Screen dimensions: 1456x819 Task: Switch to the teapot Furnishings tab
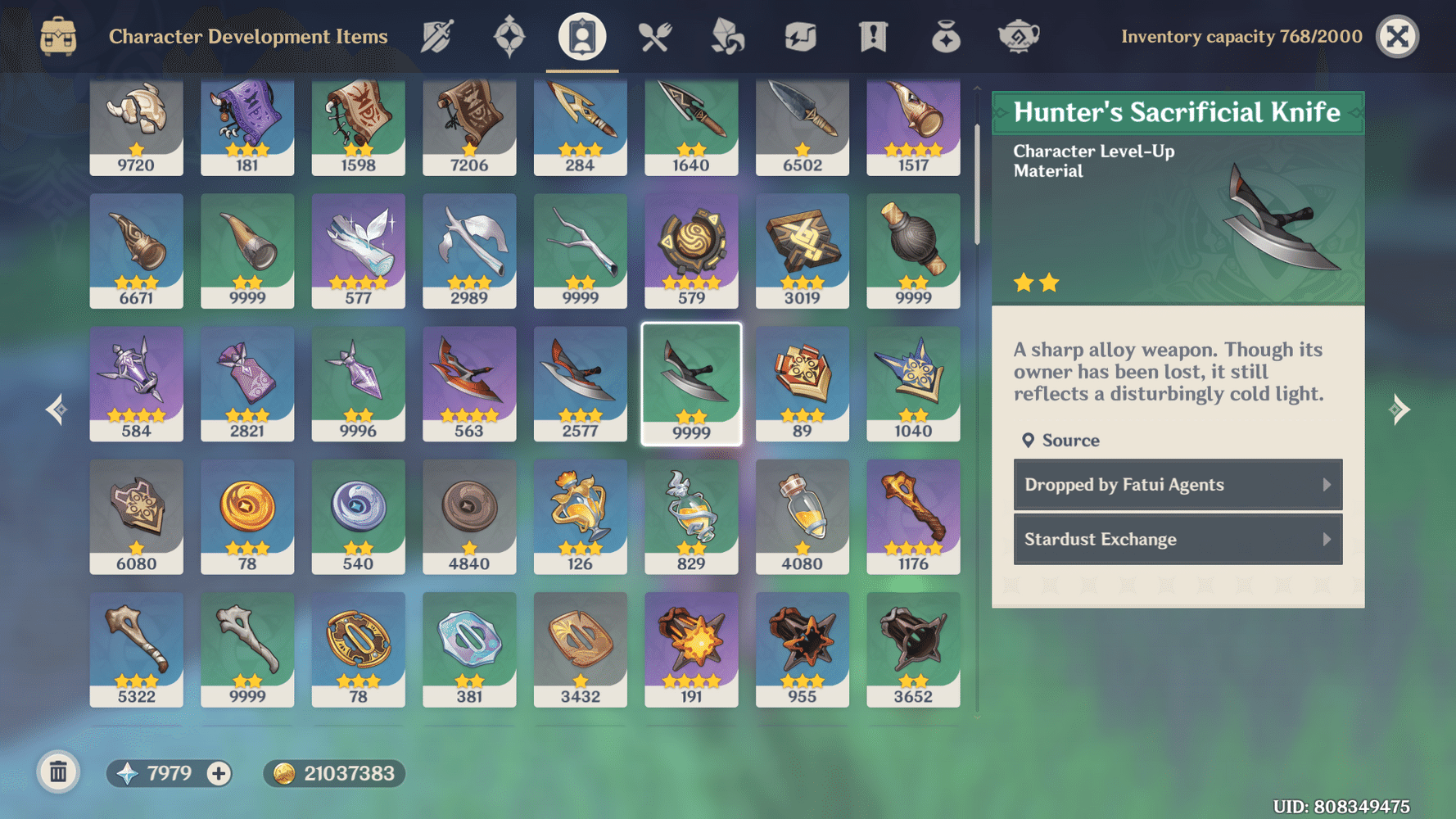pyautogui.click(x=1018, y=37)
